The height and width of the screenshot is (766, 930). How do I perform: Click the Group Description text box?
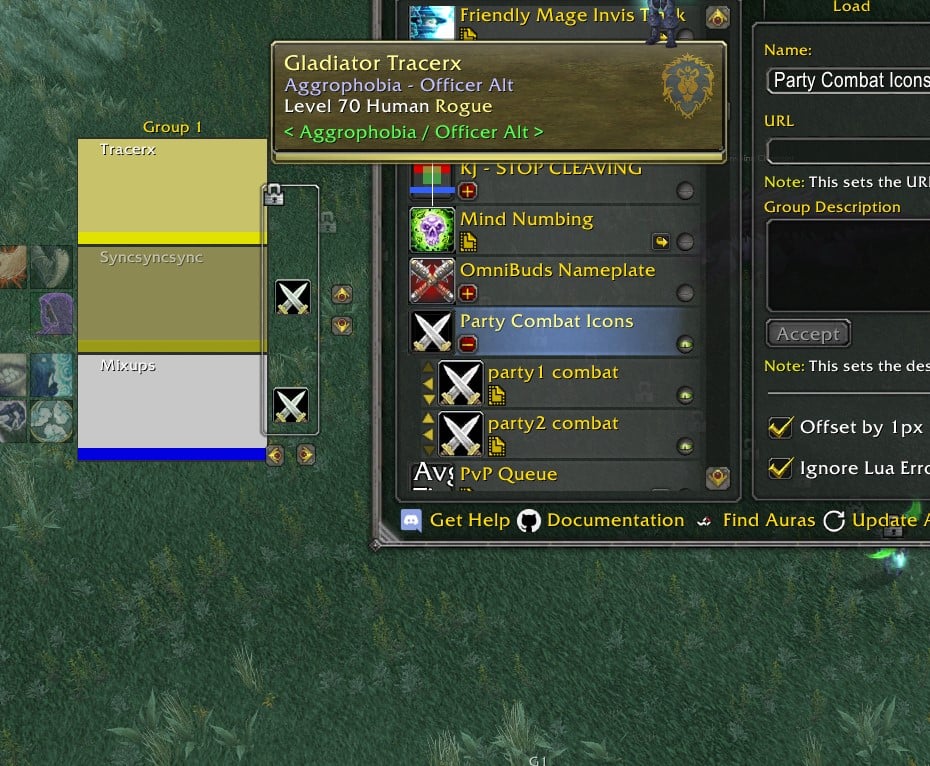[848, 265]
